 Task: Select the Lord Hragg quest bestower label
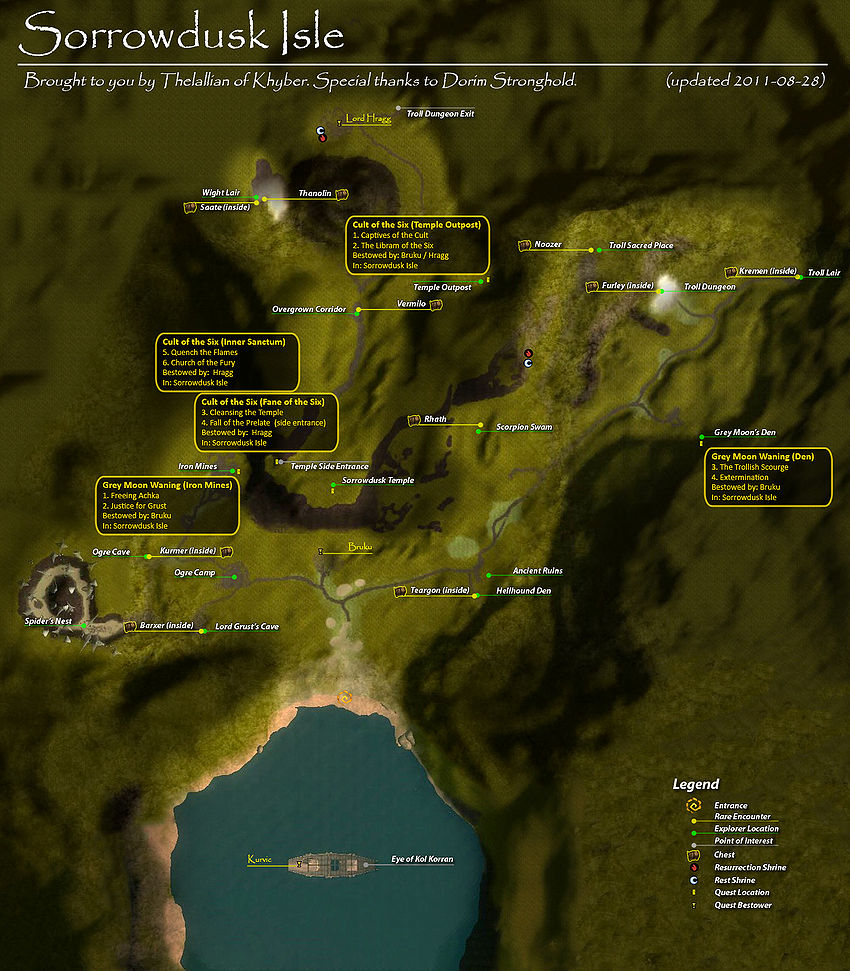[369, 119]
